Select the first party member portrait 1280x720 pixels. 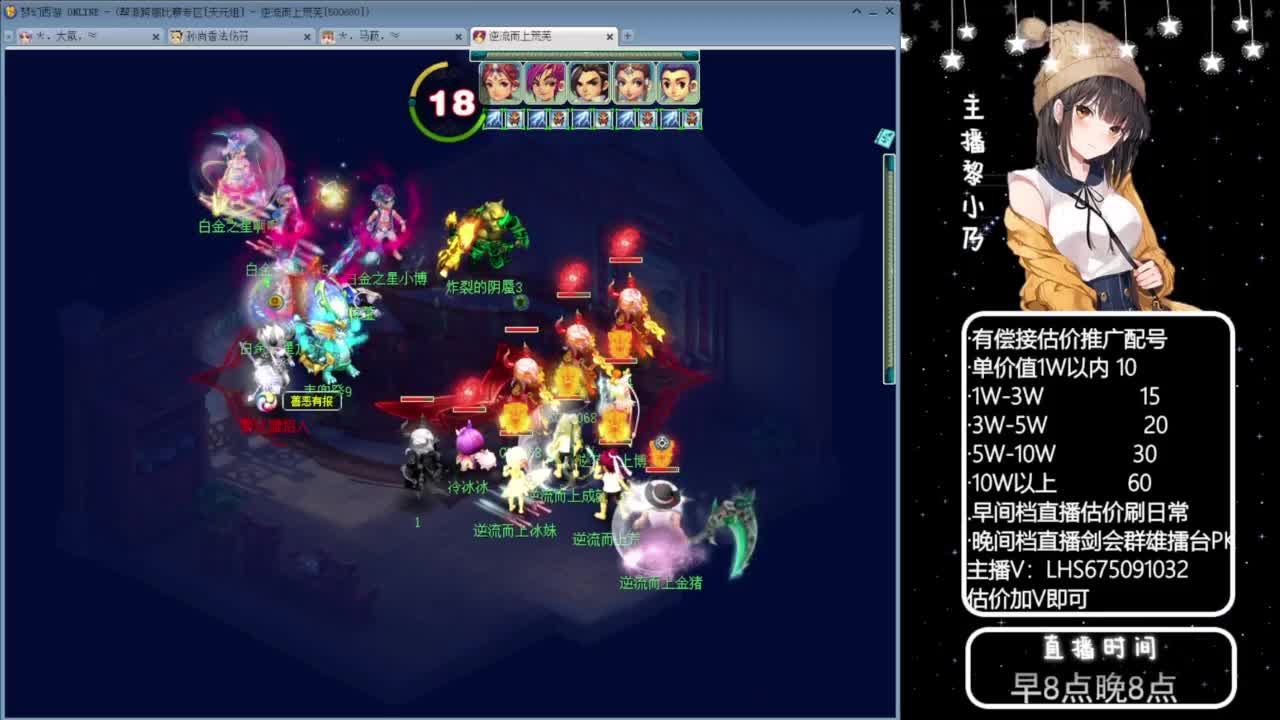[500, 84]
